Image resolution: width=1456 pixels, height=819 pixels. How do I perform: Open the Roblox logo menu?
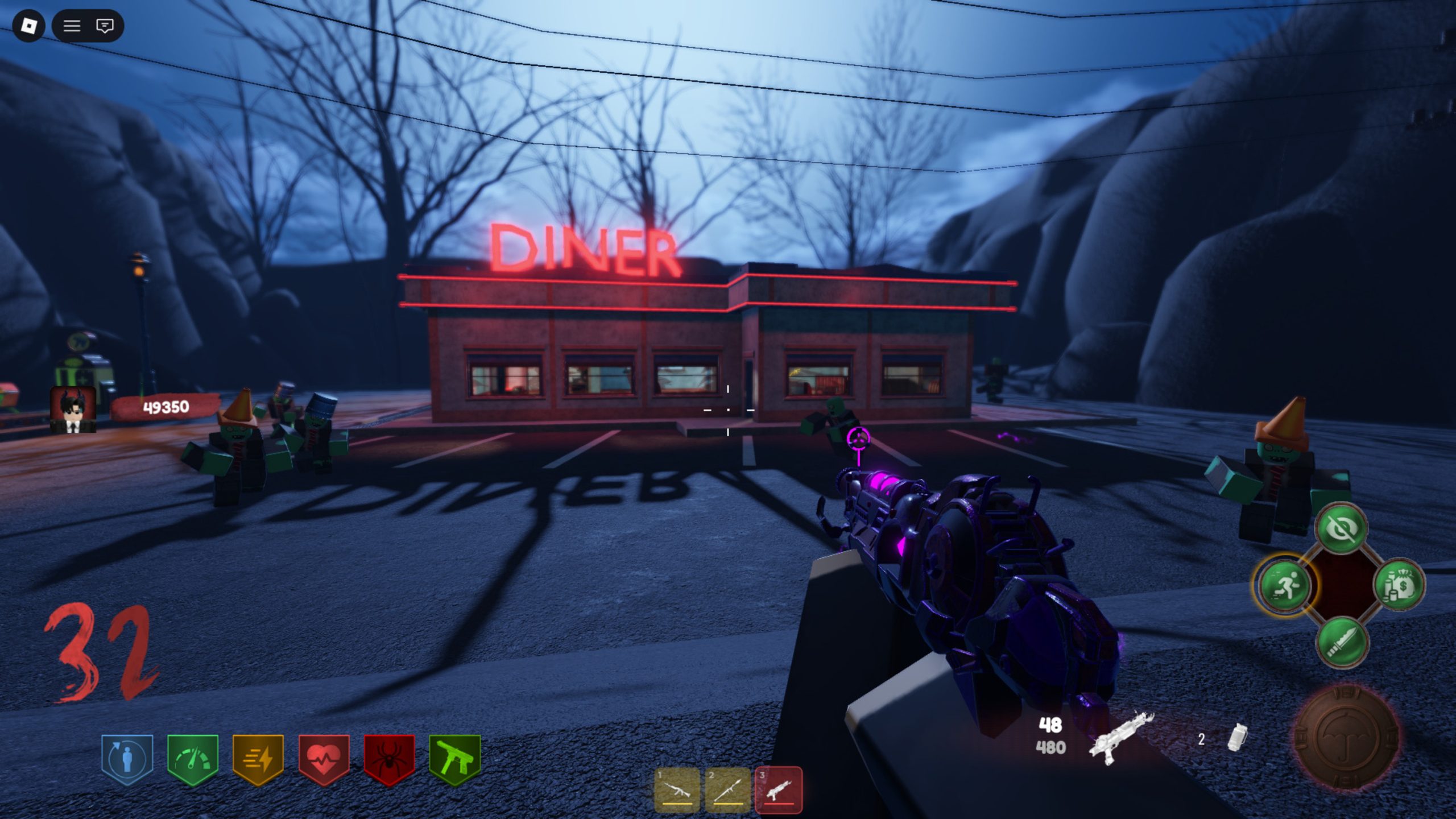[x=28, y=26]
